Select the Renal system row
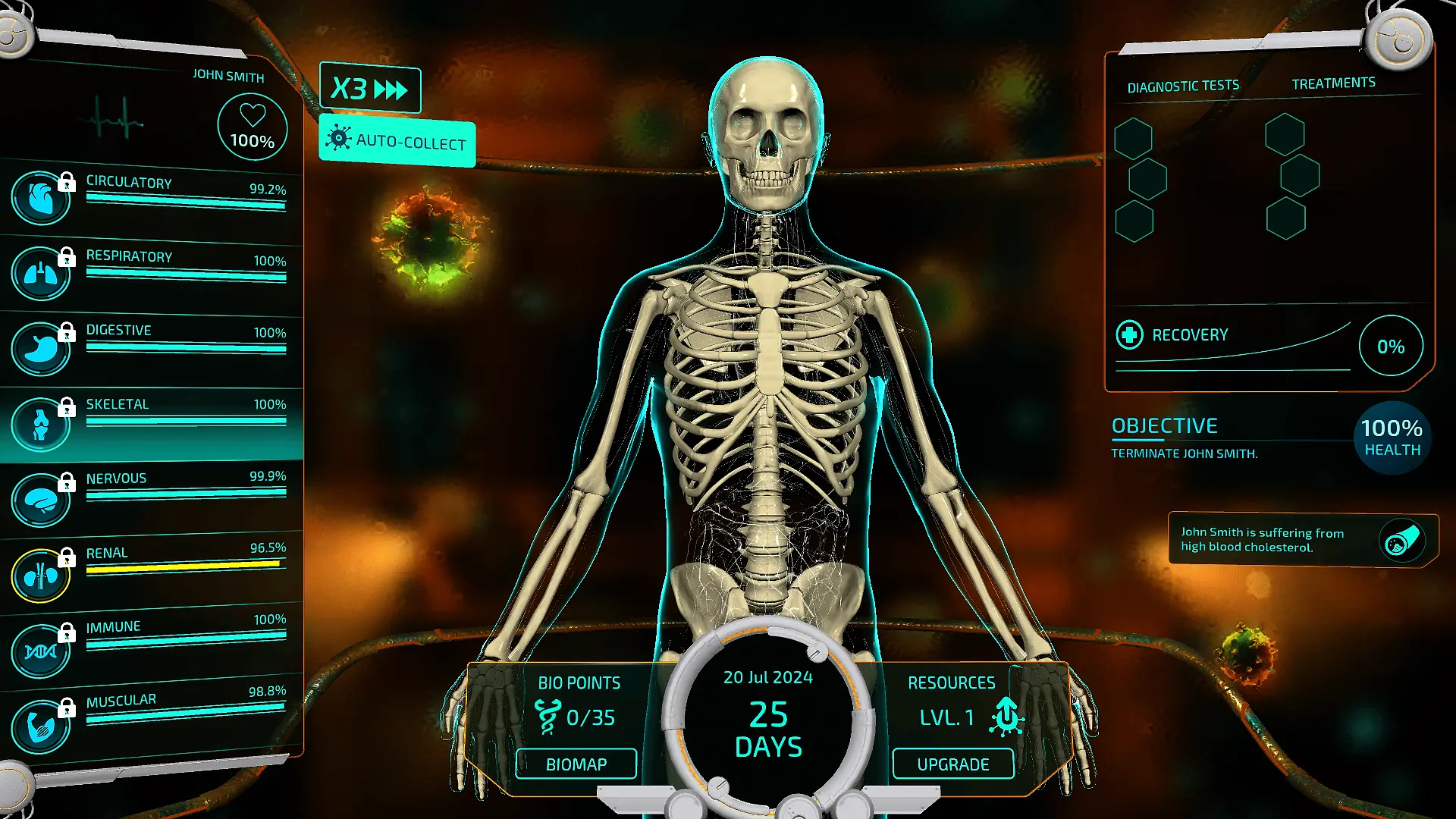 [152, 567]
